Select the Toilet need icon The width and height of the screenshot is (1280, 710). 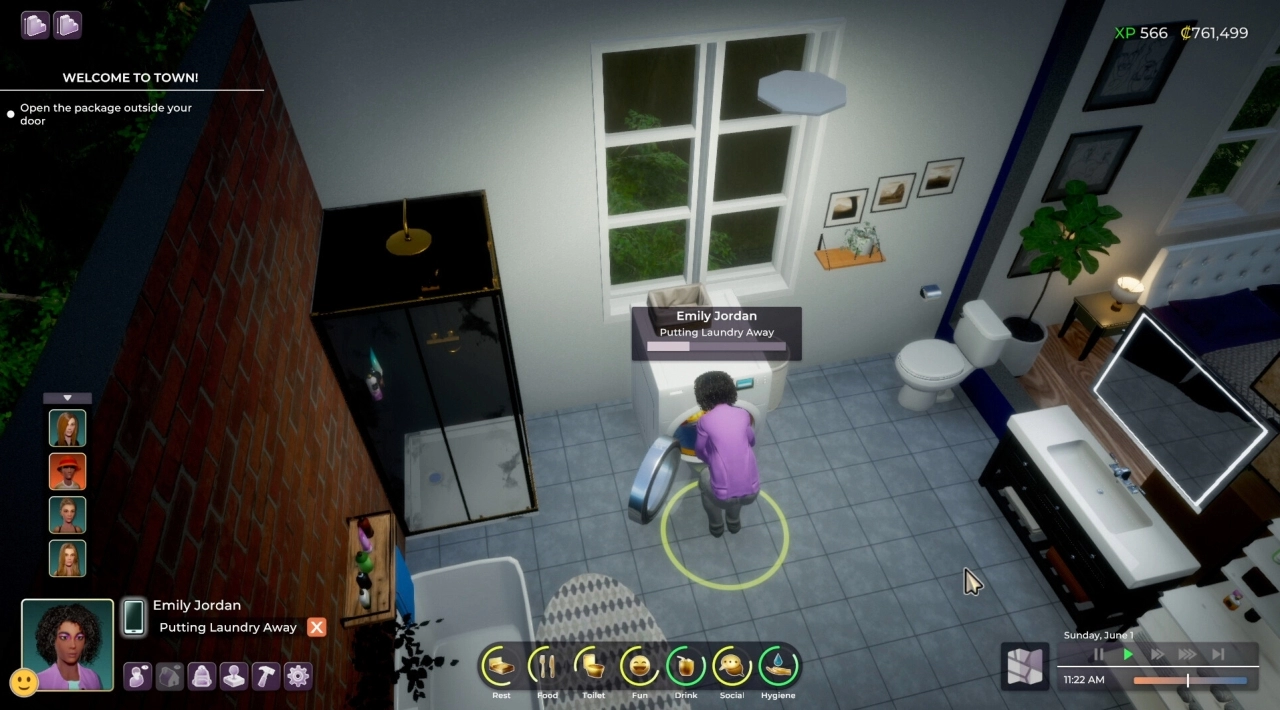click(593, 665)
